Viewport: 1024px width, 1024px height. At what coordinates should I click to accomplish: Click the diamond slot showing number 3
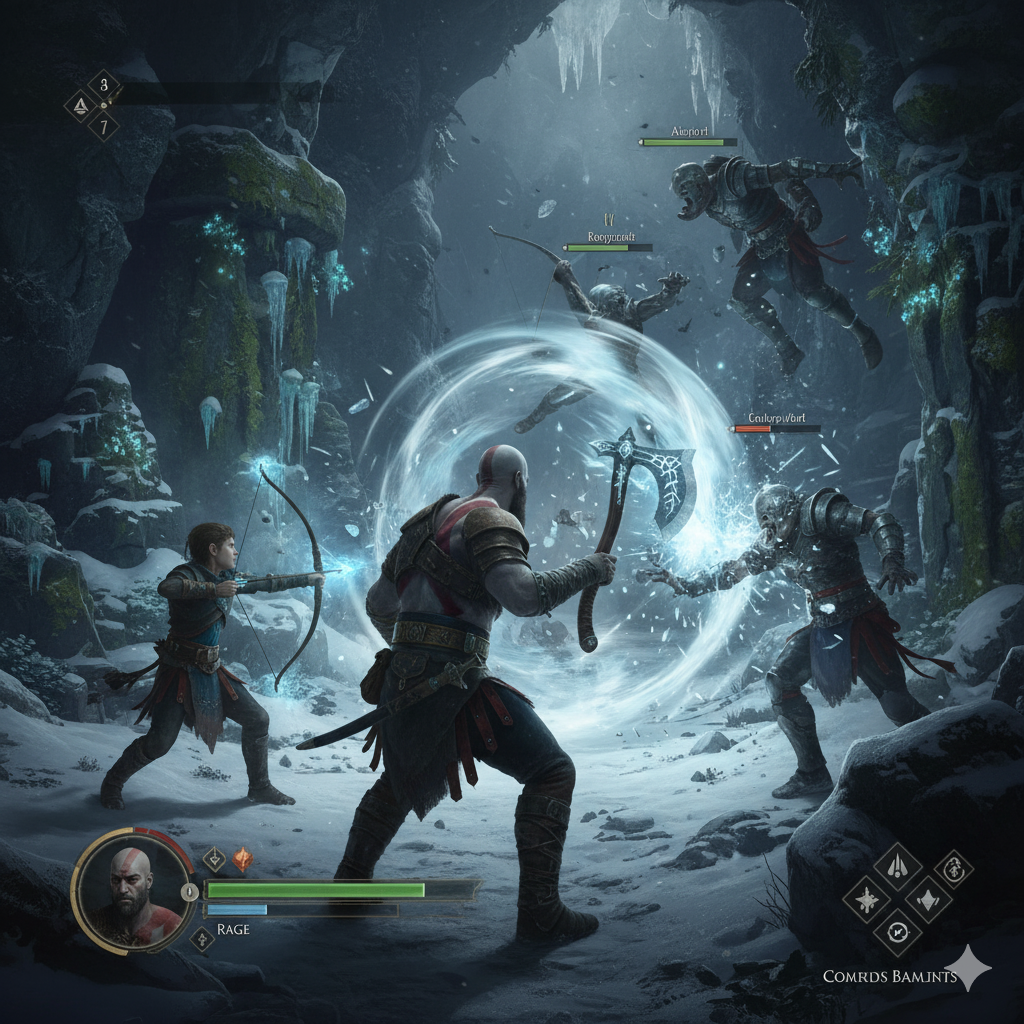(x=103, y=85)
